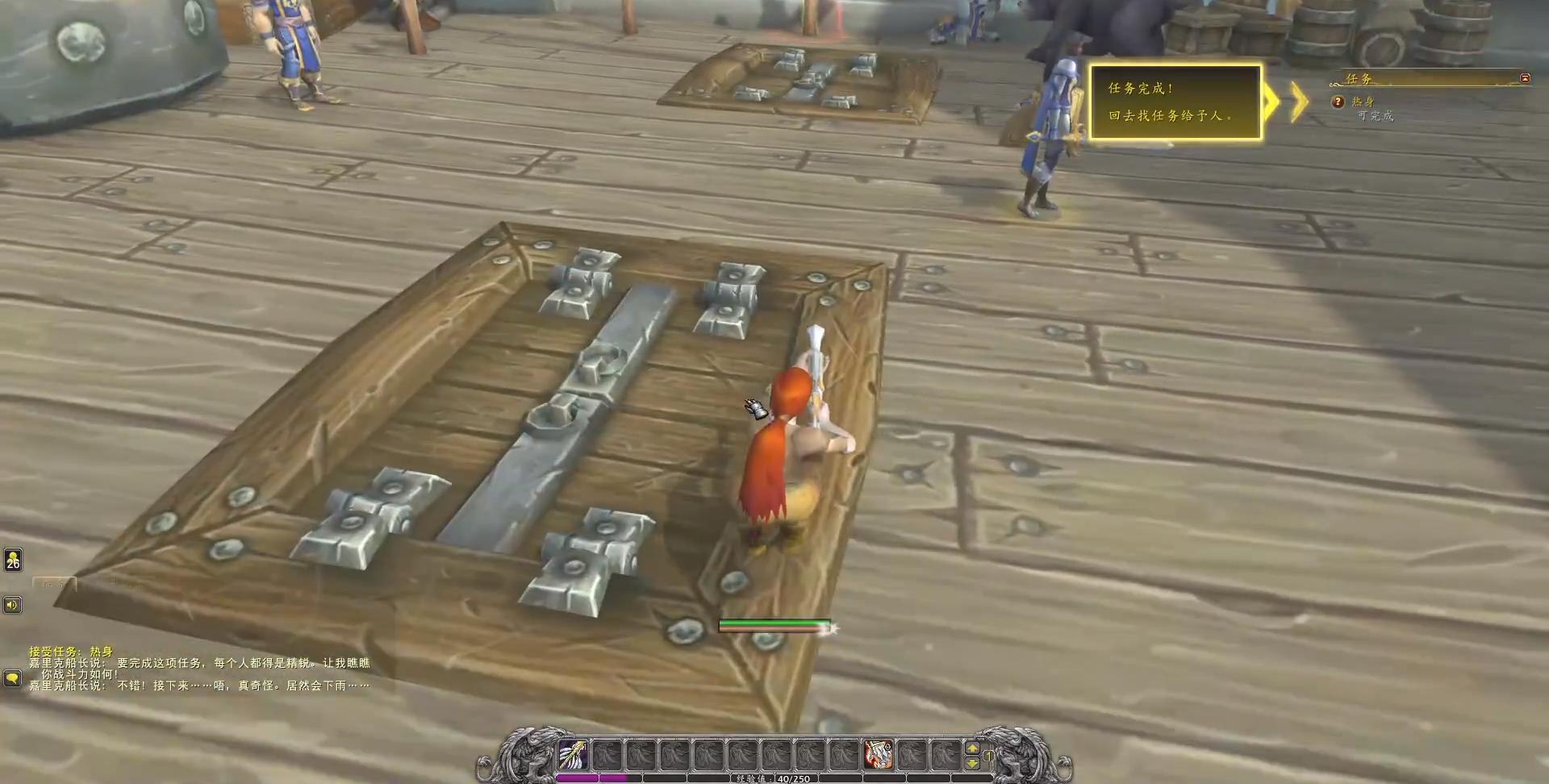Click the bag slot beside the action bar arrows
Image resolution: width=1549 pixels, height=784 pixels.
[988, 756]
